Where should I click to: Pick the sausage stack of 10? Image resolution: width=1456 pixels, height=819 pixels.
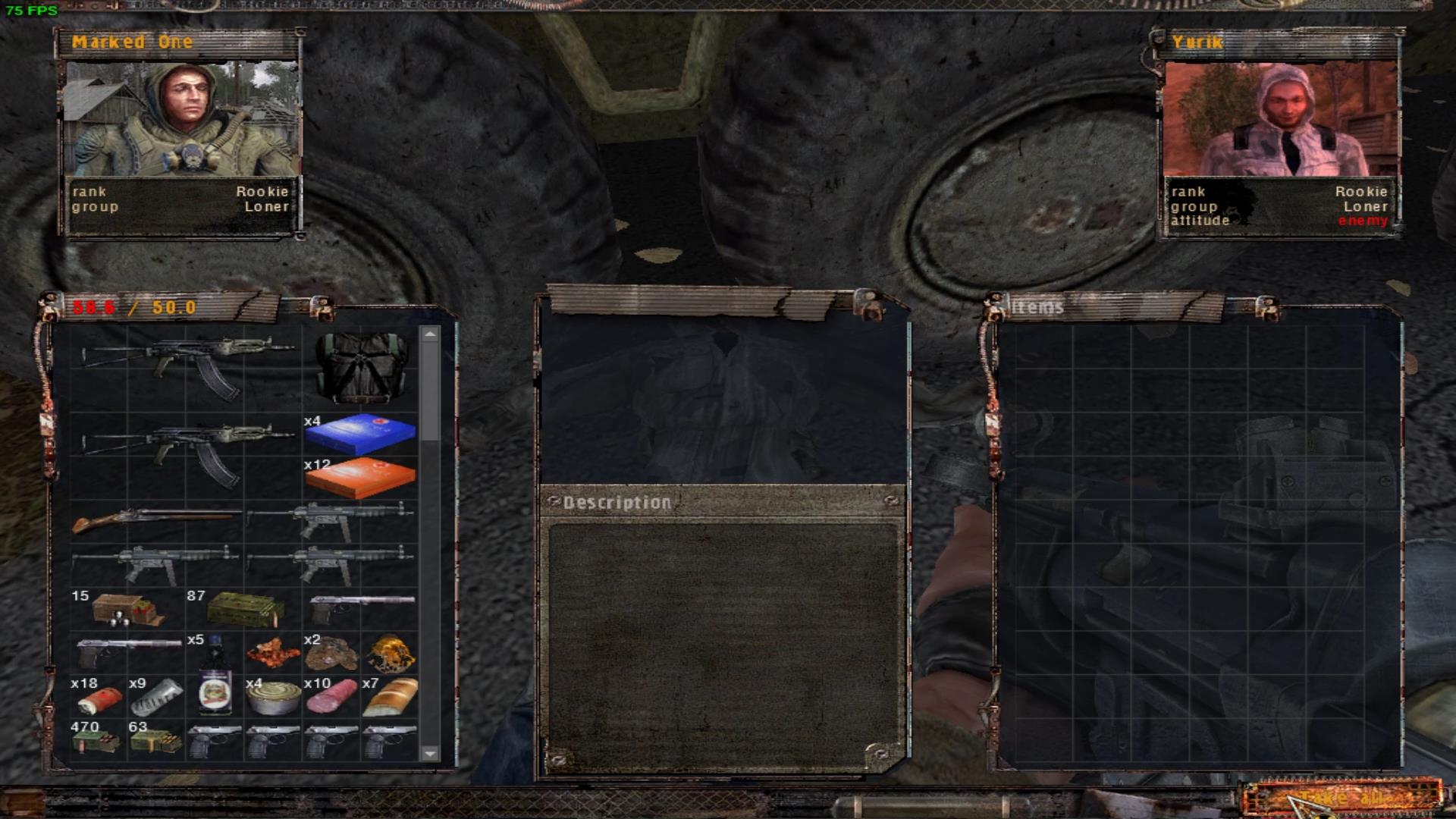[x=331, y=697]
